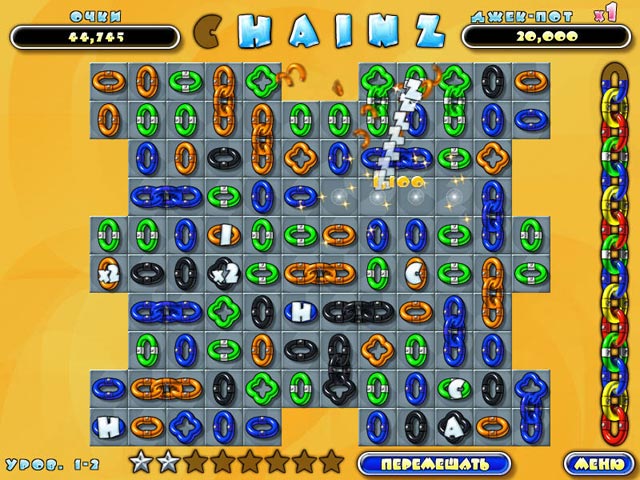Image resolution: width=640 pixels, height=480 pixels.
Task: Choose the black link with letter A
Action: point(453,426)
